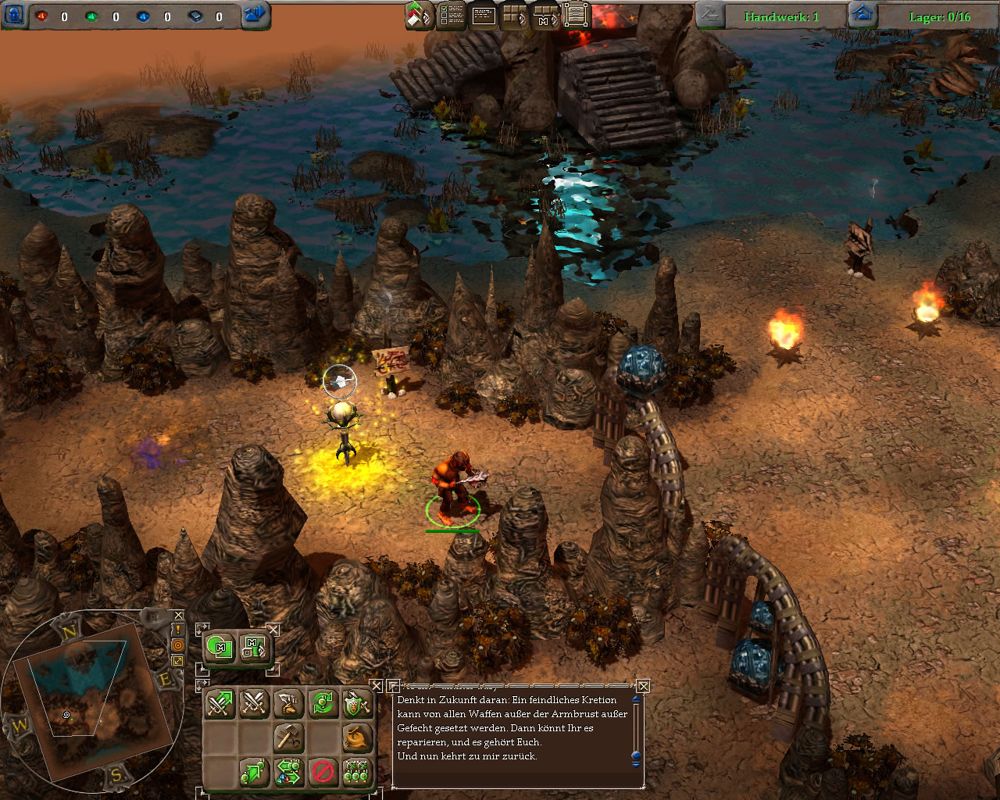Image resolution: width=1000 pixels, height=800 pixels.
Task: Toggle the minimap resize arrow button
Action: 178,660
